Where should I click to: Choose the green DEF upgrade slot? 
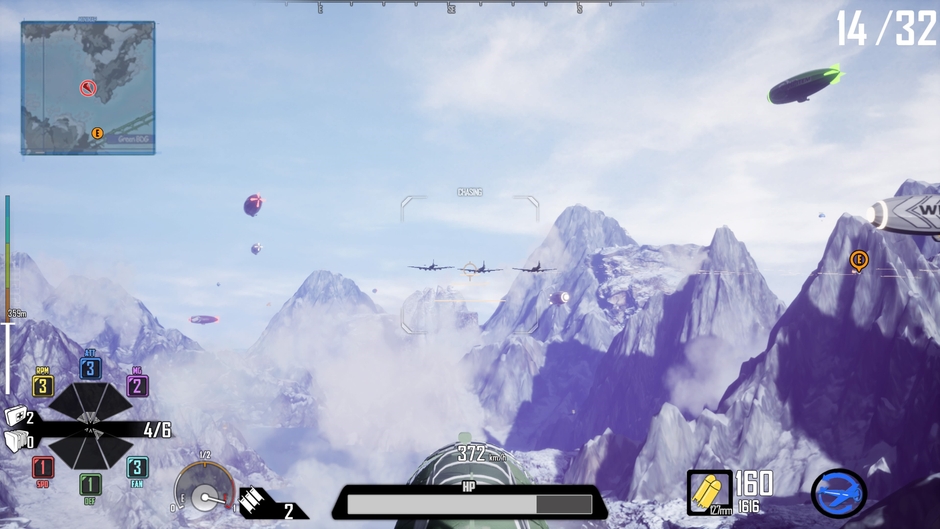pyautogui.click(x=90, y=485)
